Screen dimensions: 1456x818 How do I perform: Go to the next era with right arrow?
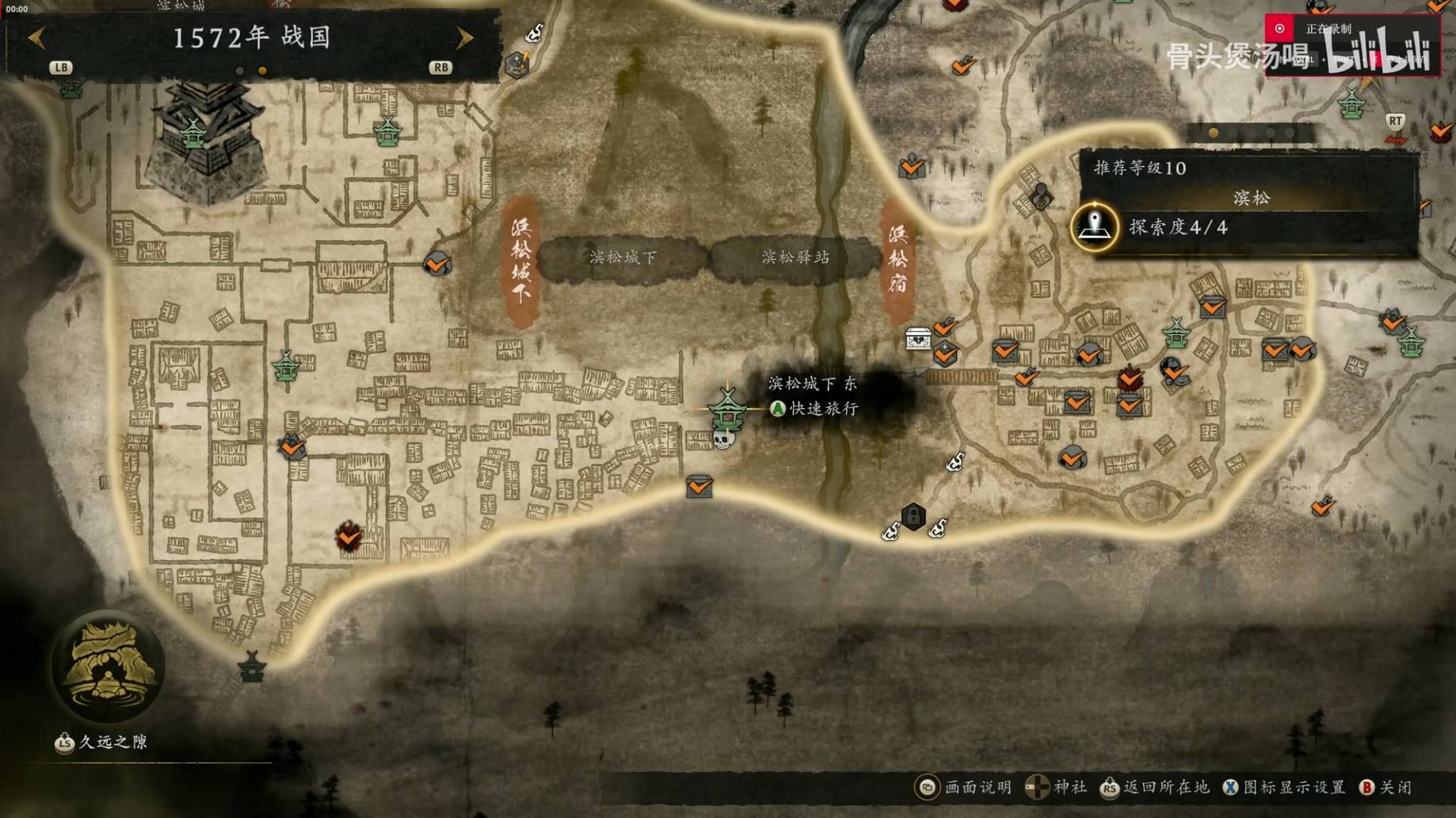coord(464,37)
